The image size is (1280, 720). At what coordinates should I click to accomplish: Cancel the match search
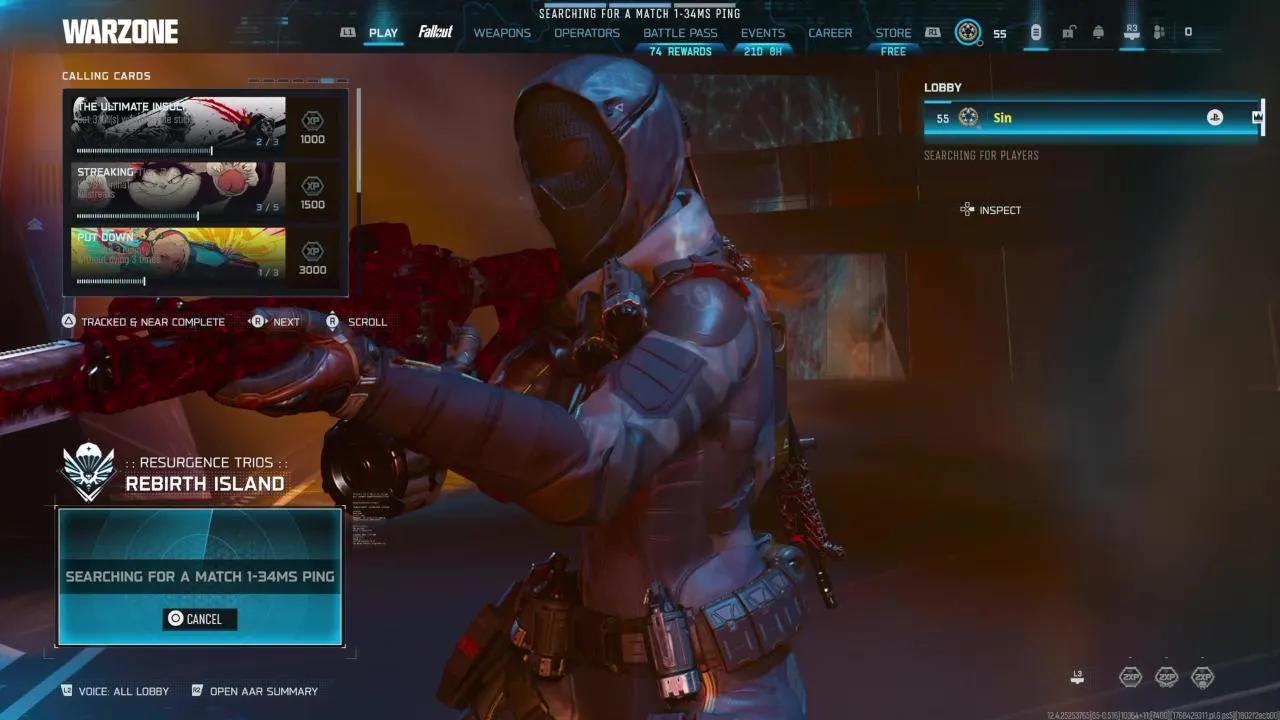coord(199,618)
